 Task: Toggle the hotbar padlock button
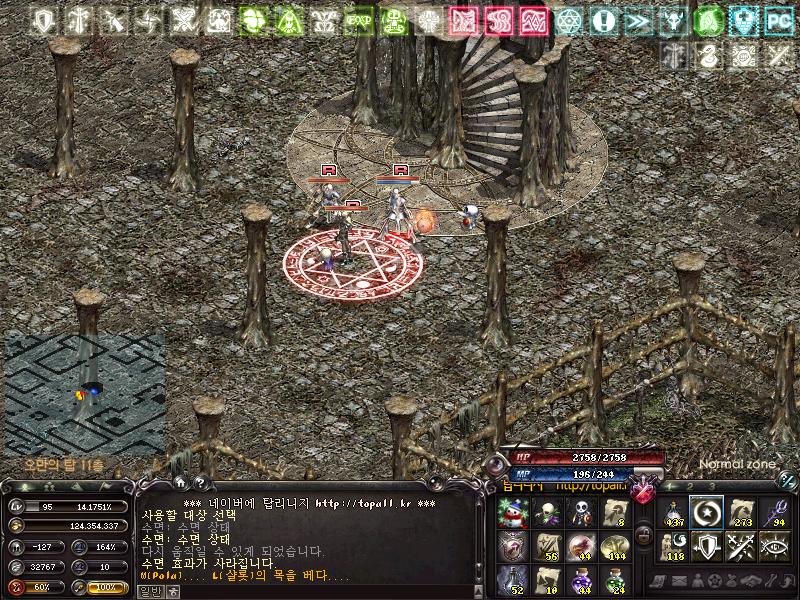point(644,536)
